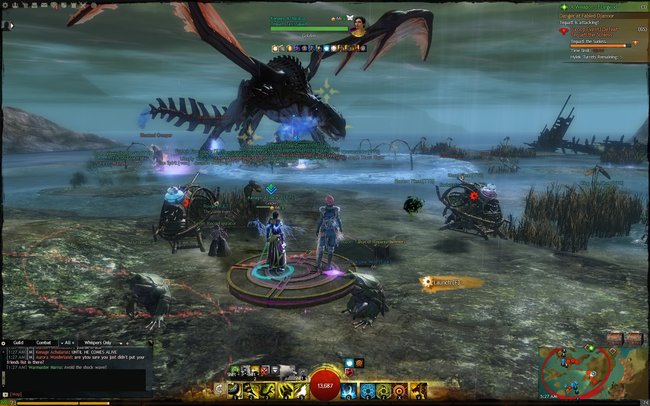Switch to the Guild chat tab
650x406 pixels.
click(x=18, y=342)
